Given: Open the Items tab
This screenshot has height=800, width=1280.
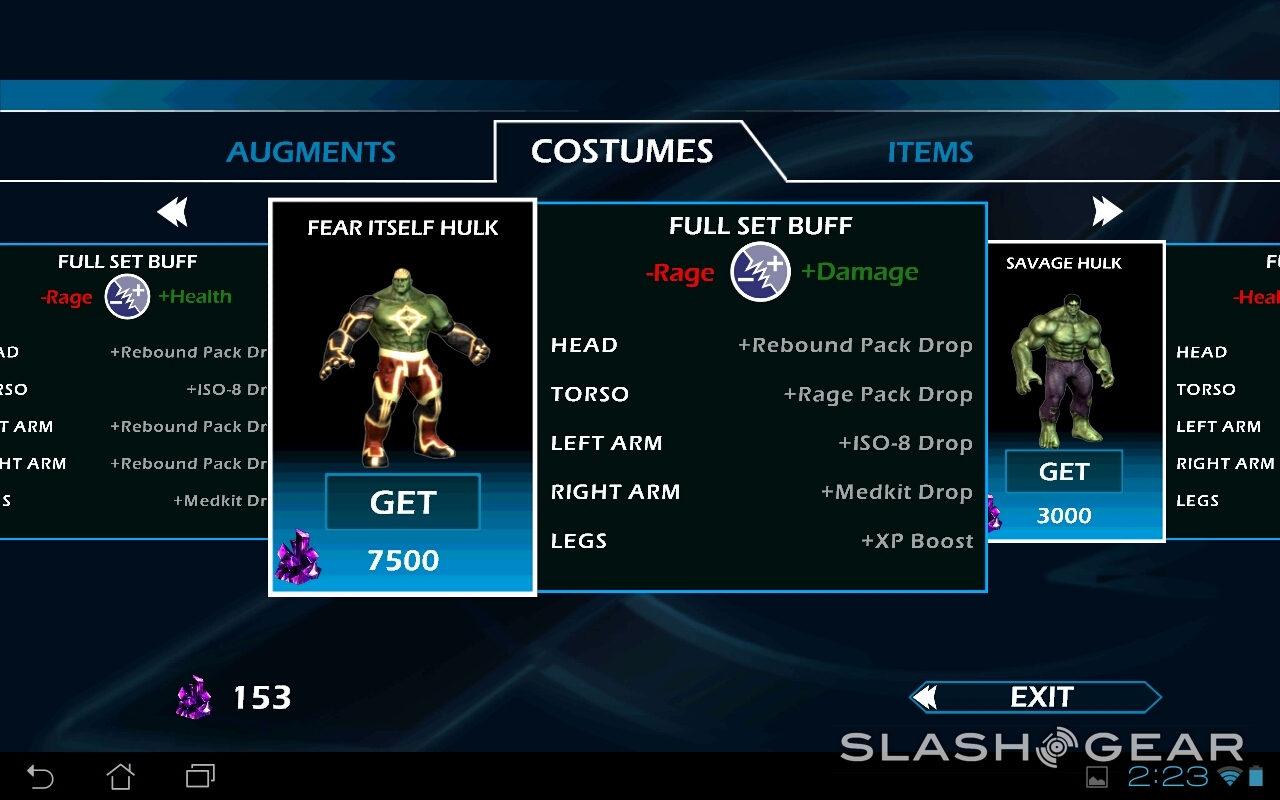Looking at the screenshot, I should [930, 152].
